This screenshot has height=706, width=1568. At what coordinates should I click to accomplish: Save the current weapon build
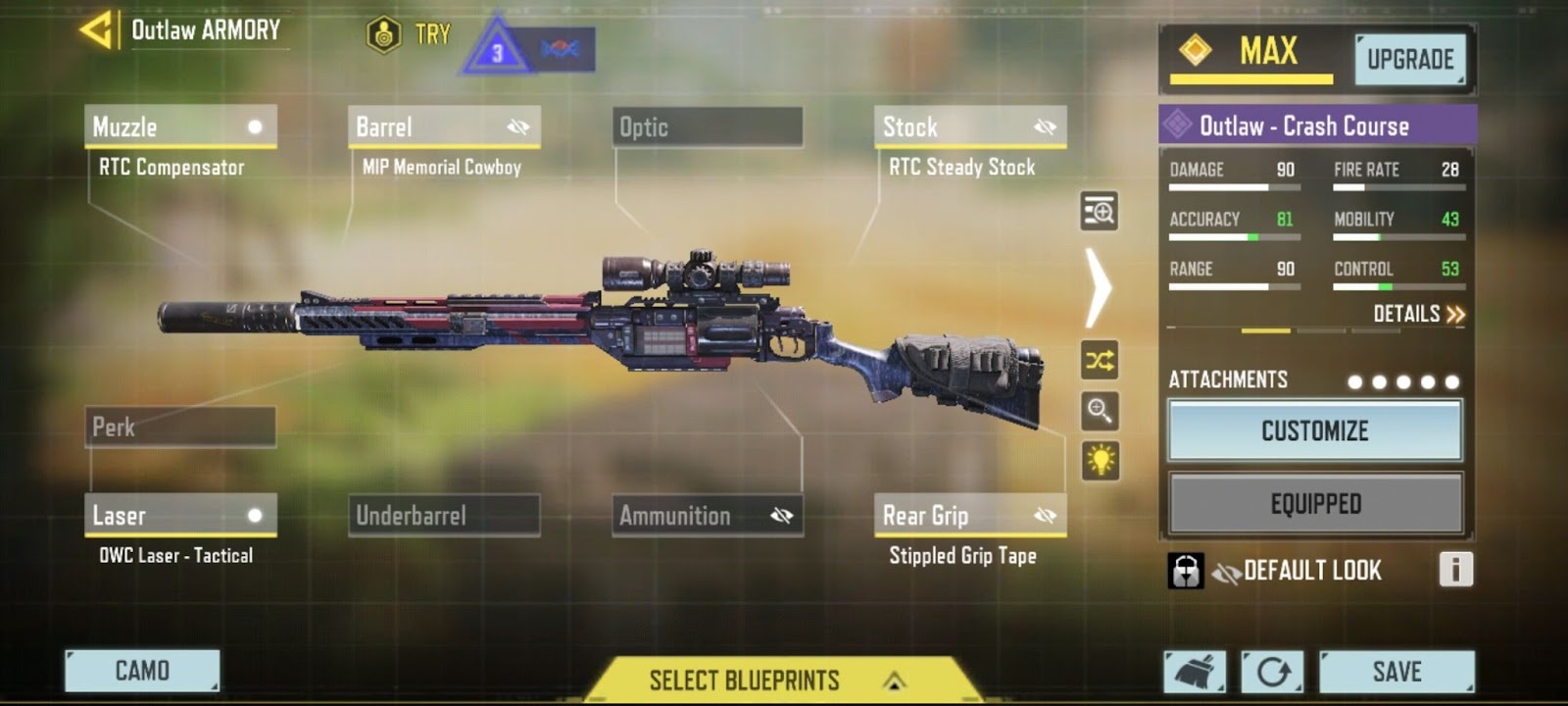[1396, 672]
